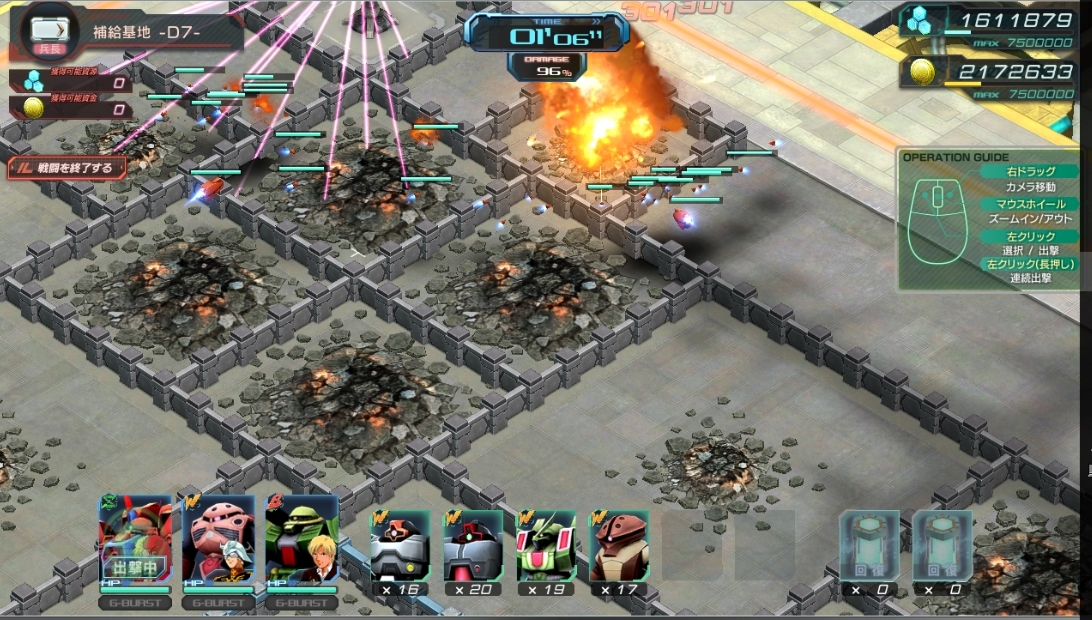This screenshot has width=1092, height=620.
Task: Click the 戦闘を終了する end battle button
Action: pyautogui.click(x=68, y=168)
